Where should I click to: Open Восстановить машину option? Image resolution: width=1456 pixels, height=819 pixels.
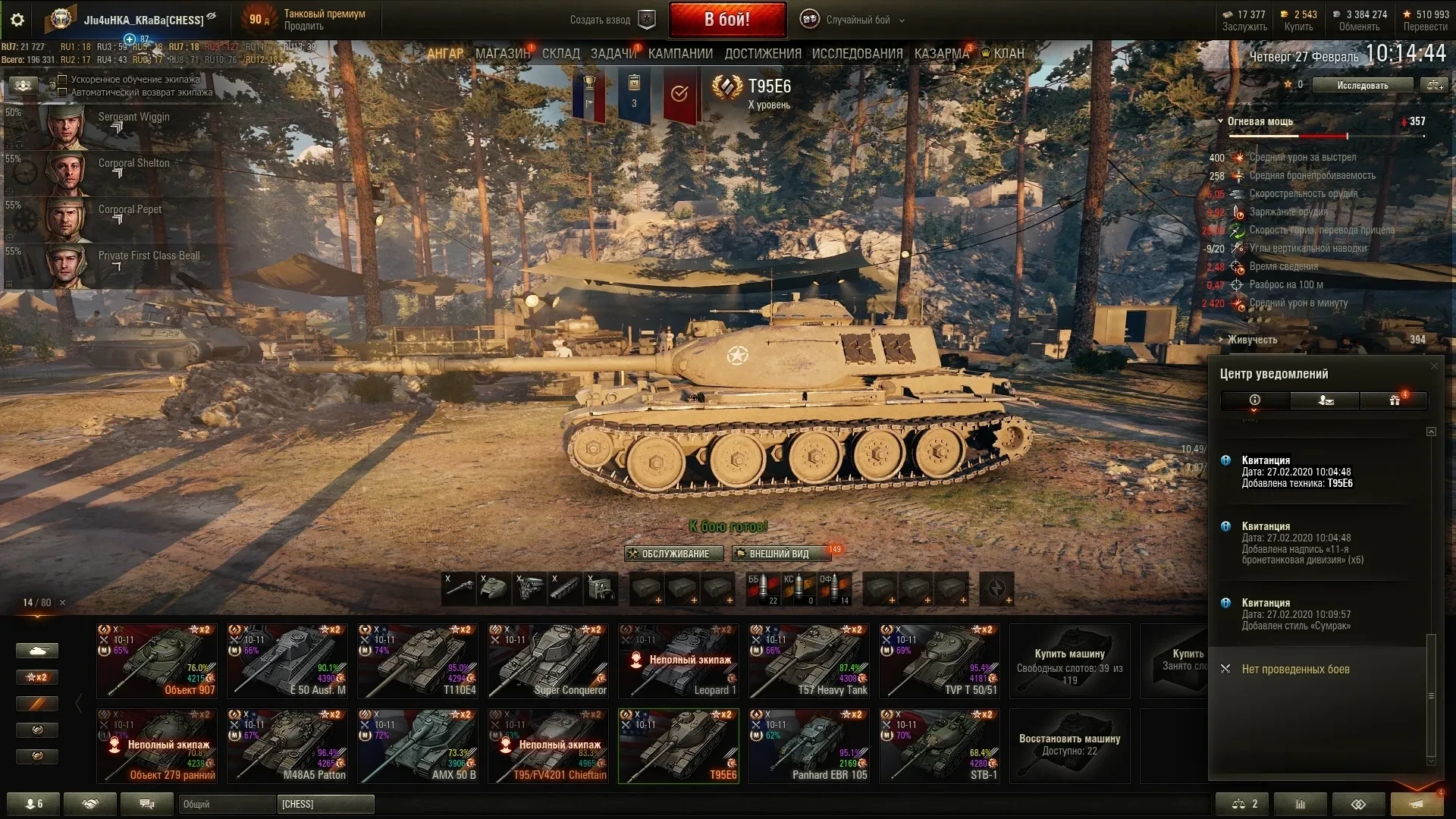tap(1069, 745)
